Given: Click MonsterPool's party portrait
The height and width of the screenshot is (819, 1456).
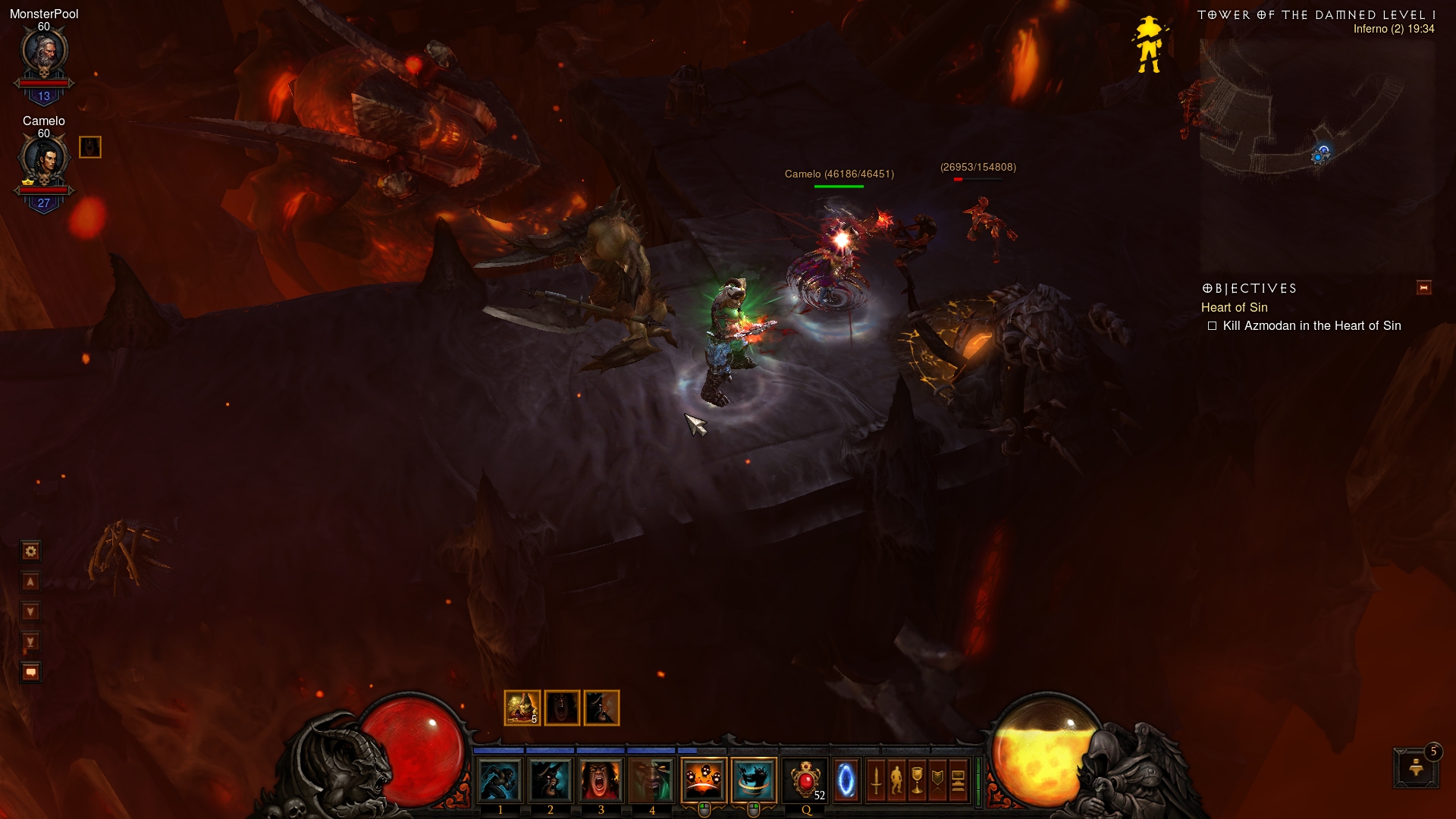Looking at the screenshot, I should pyautogui.click(x=44, y=53).
